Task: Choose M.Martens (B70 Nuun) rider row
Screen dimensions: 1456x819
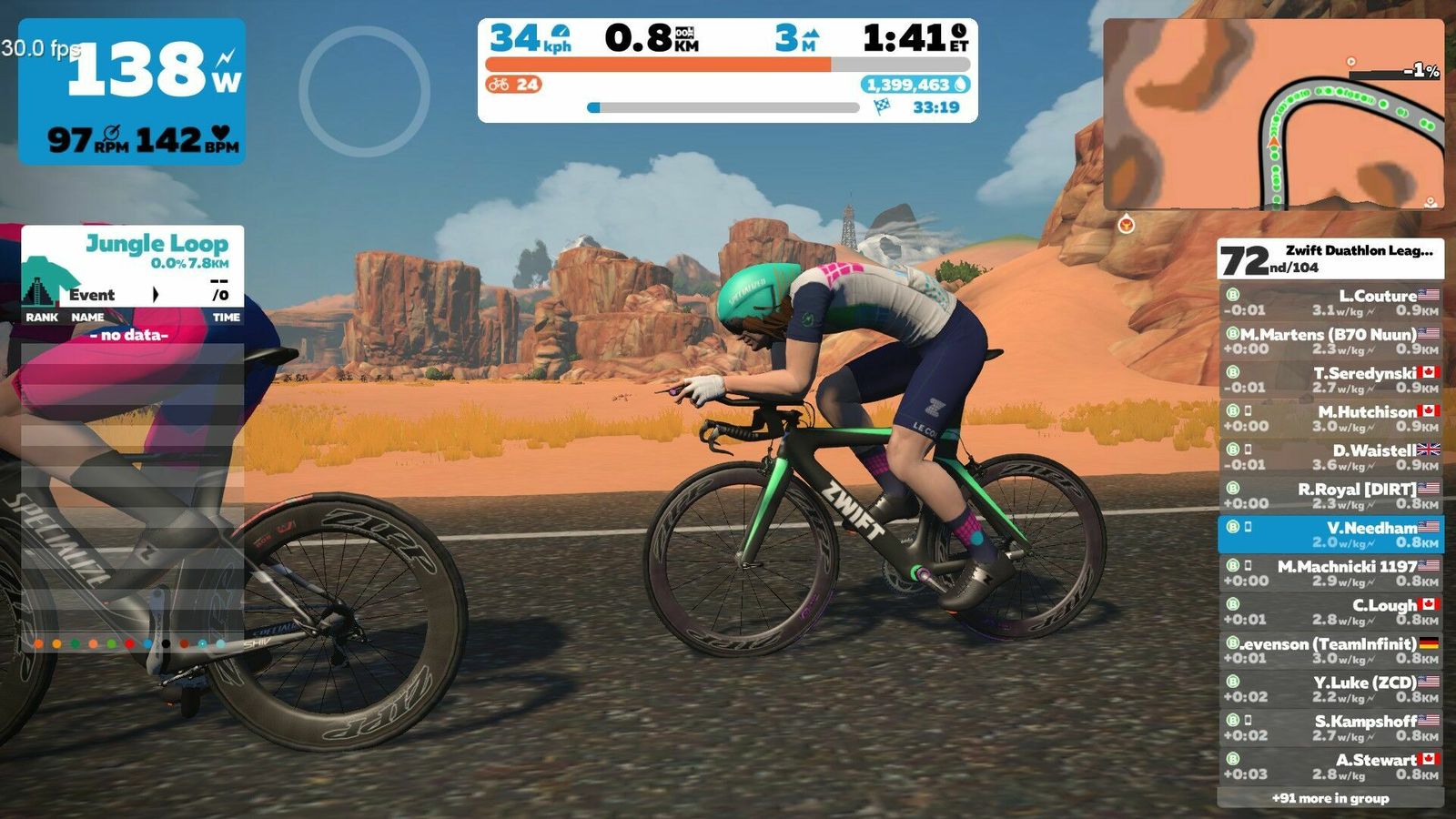Action: coord(1330,341)
